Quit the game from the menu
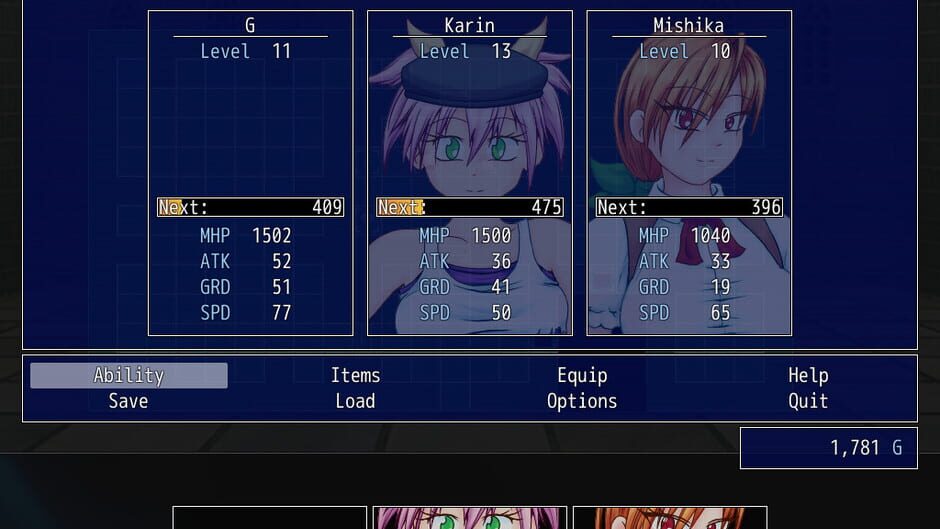This screenshot has height=529, width=940. click(808, 401)
